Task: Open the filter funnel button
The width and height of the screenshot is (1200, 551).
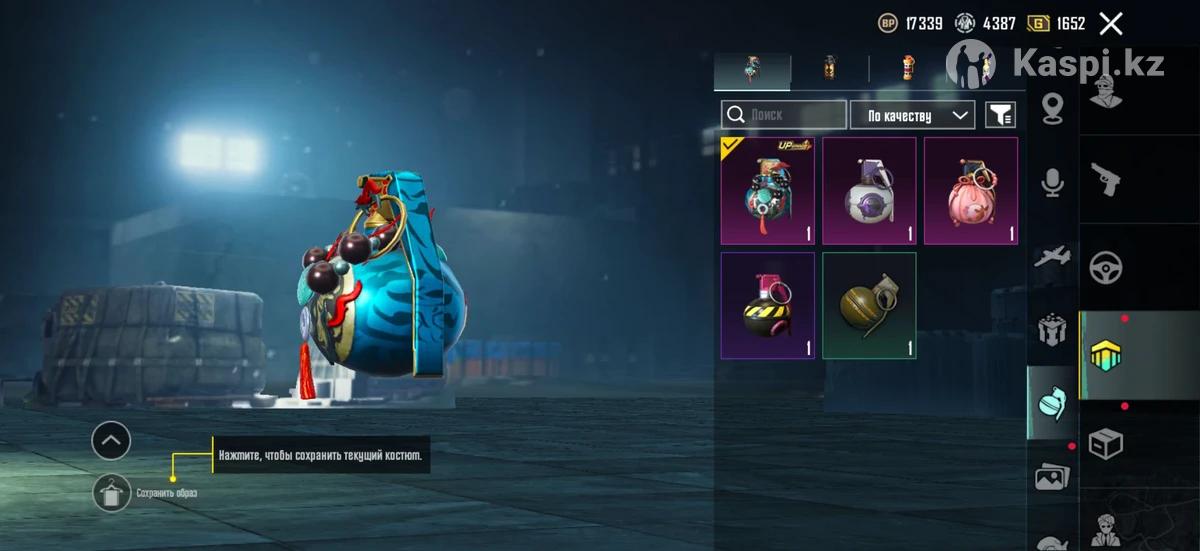Action: click(1000, 115)
